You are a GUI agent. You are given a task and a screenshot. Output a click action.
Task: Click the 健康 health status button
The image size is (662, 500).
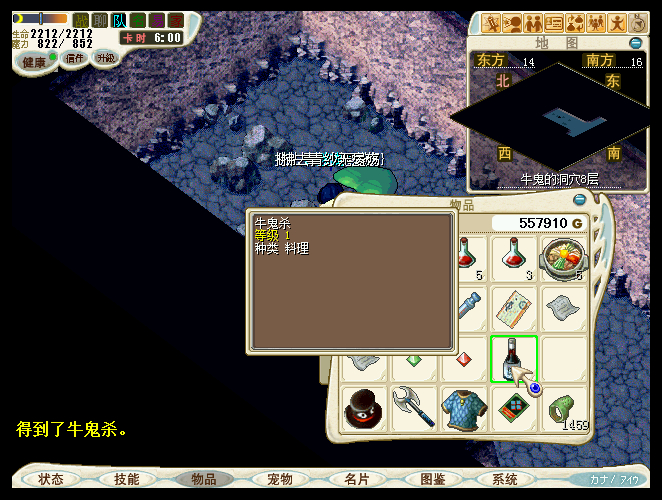pyautogui.click(x=34, y=61)
